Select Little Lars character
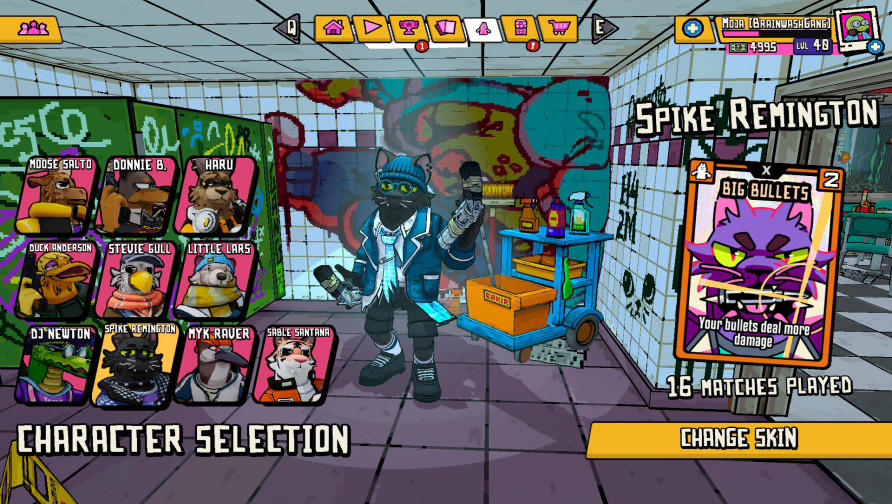This screenshot has height=504, width=892. click(x=214, y=280)
